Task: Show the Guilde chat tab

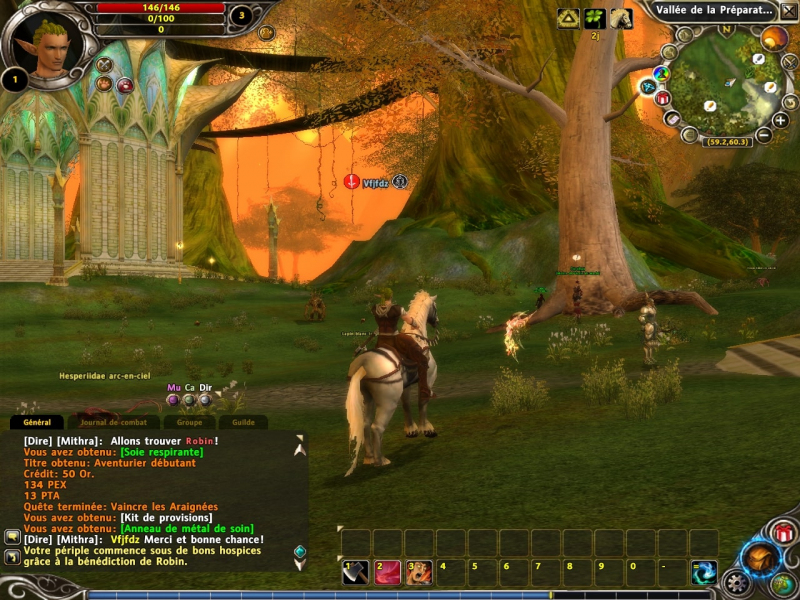Action: tap(243, 423)
